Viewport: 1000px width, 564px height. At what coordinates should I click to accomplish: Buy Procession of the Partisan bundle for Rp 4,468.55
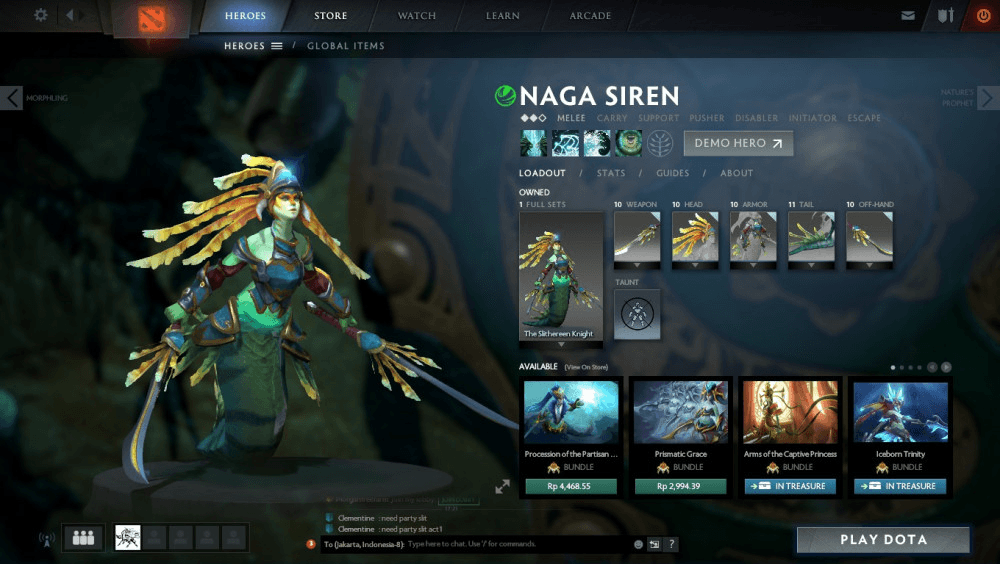click(571, 486)
